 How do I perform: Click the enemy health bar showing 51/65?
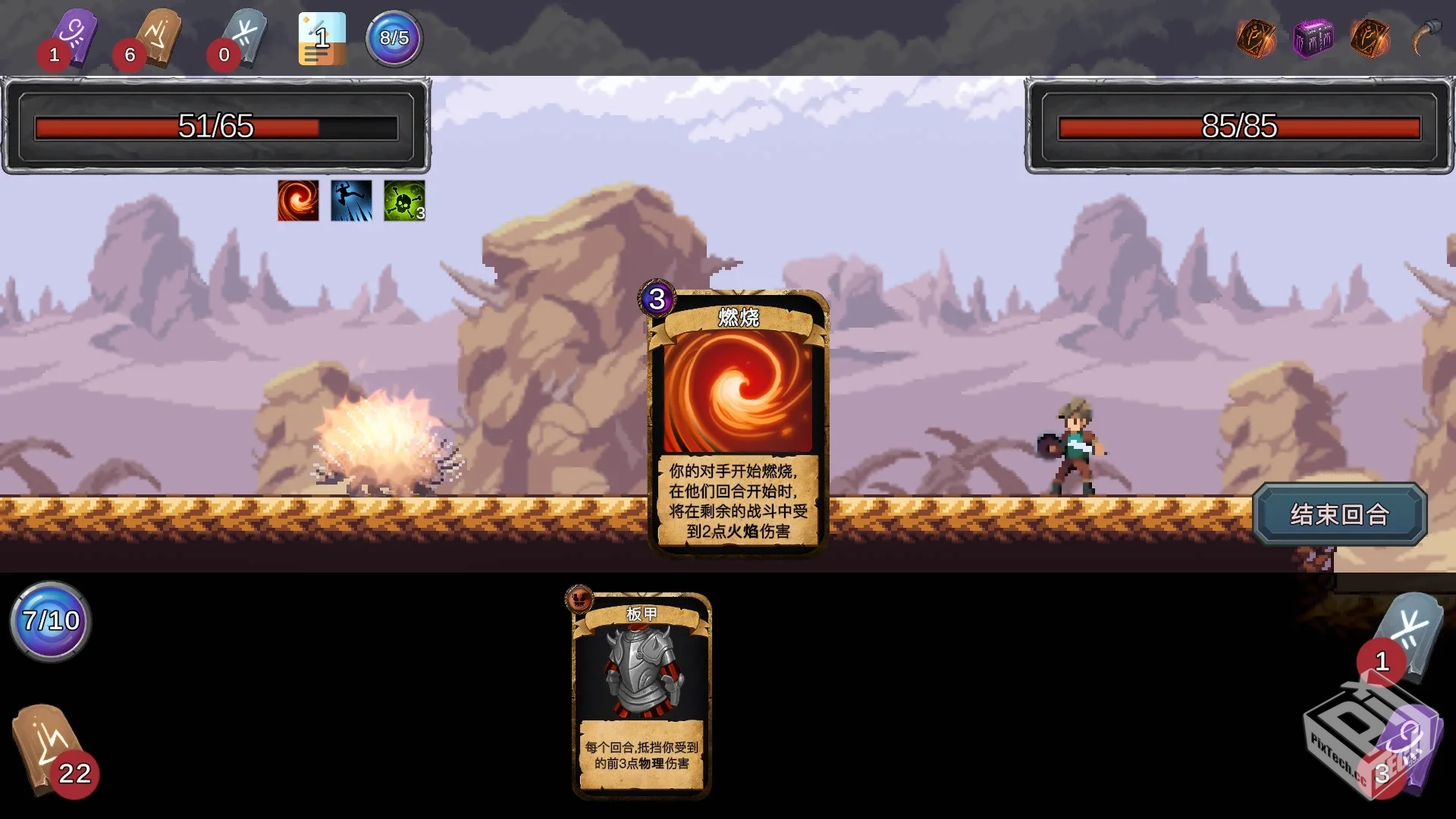tap(216, 127)
